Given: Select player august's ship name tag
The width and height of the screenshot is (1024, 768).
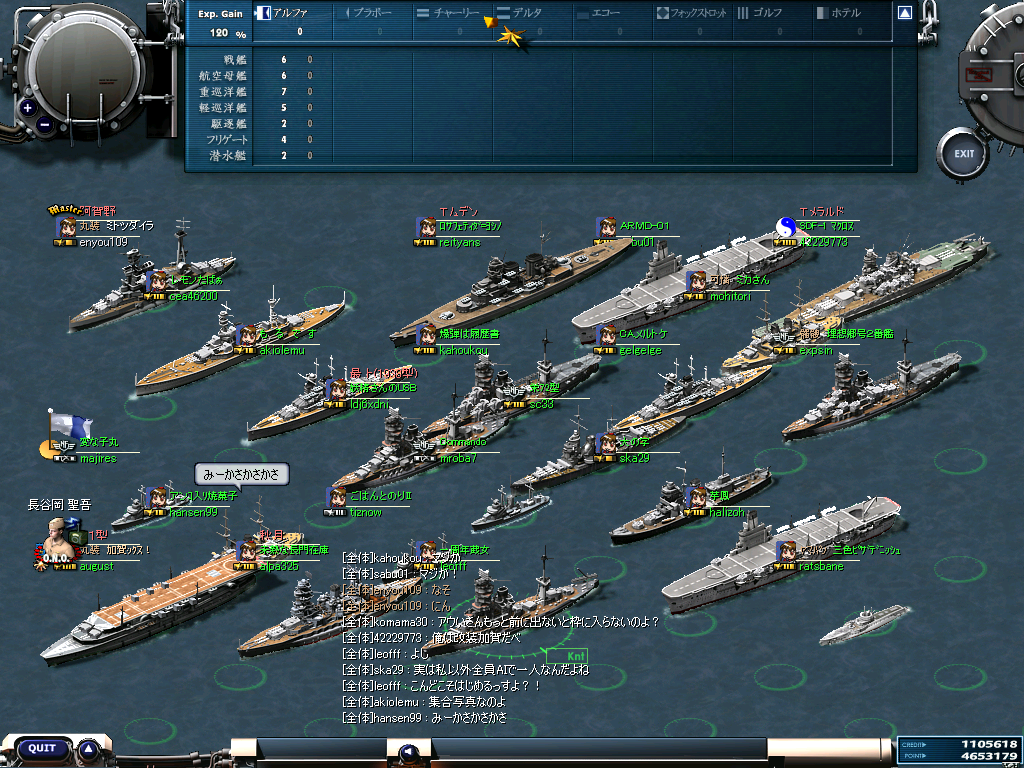Looking at the screenshot, I should point(96,566).
